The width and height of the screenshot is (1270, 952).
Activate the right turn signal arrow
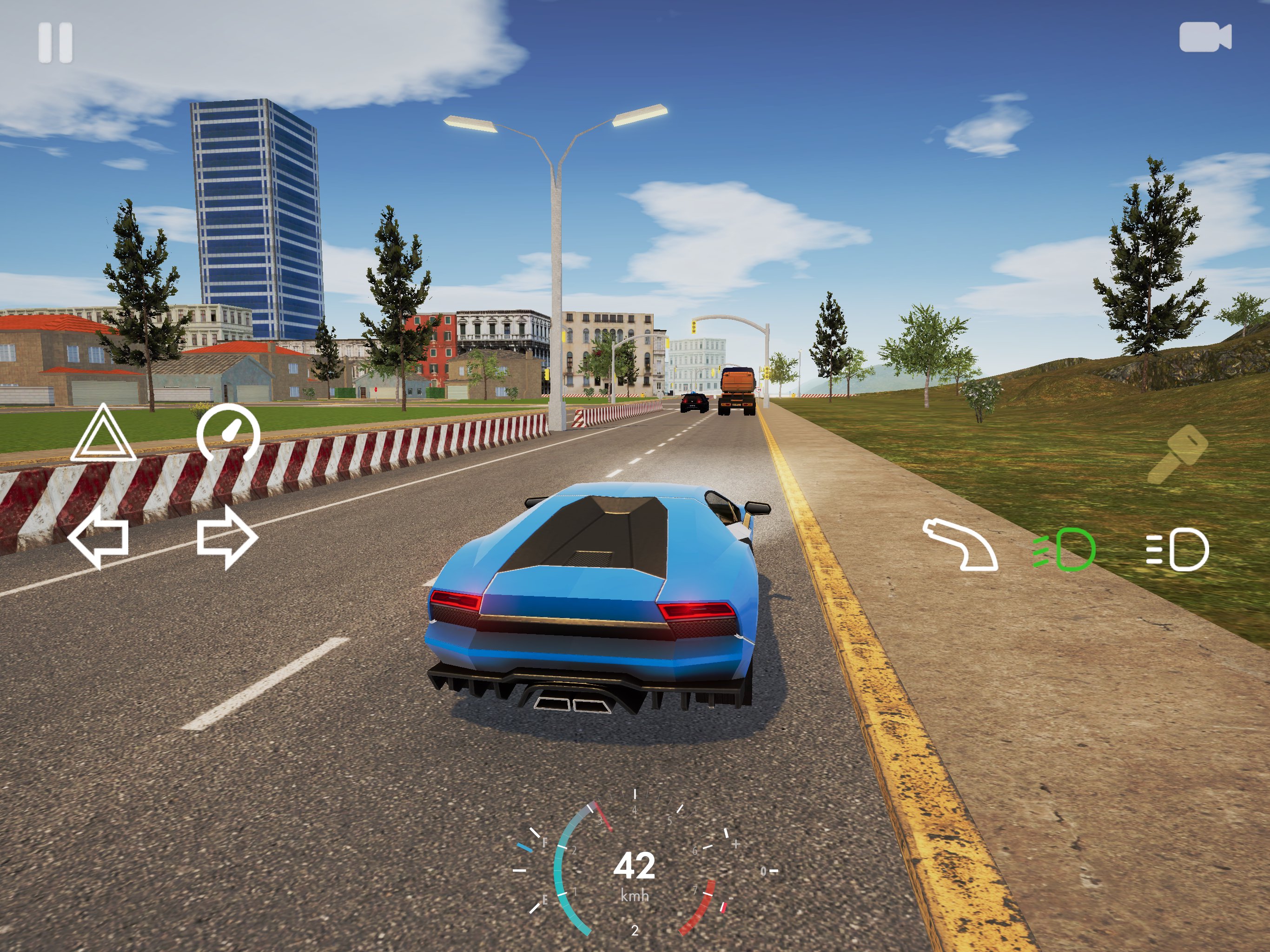click(x=226, y=537)
